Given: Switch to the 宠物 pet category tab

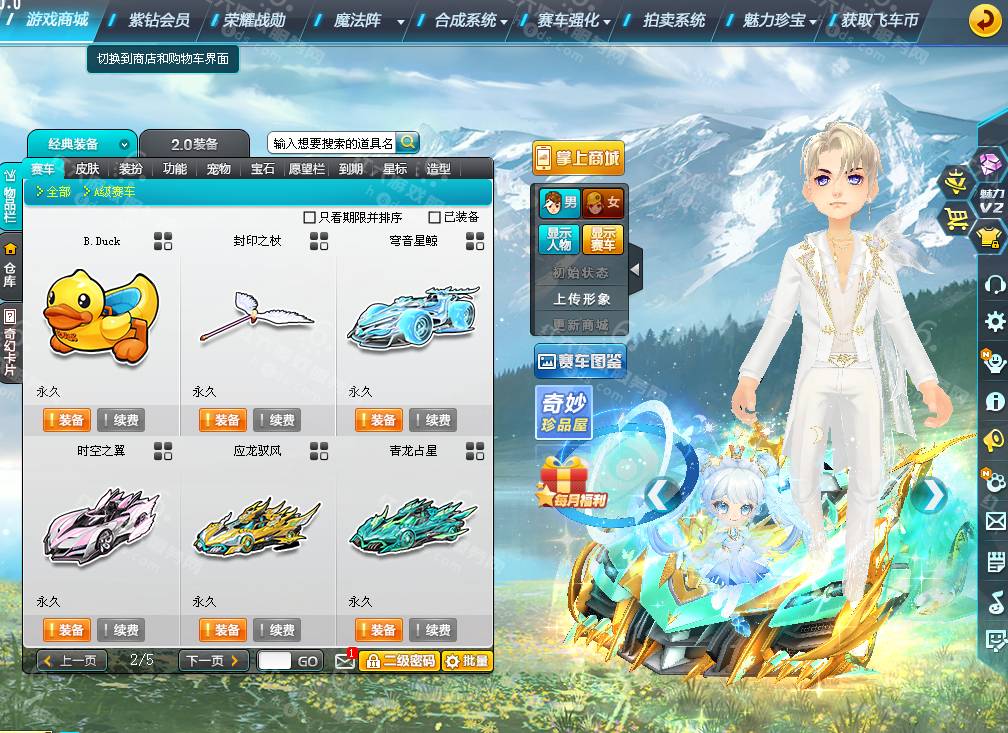Looking at the screenshot, I should (x=219, y=169).
